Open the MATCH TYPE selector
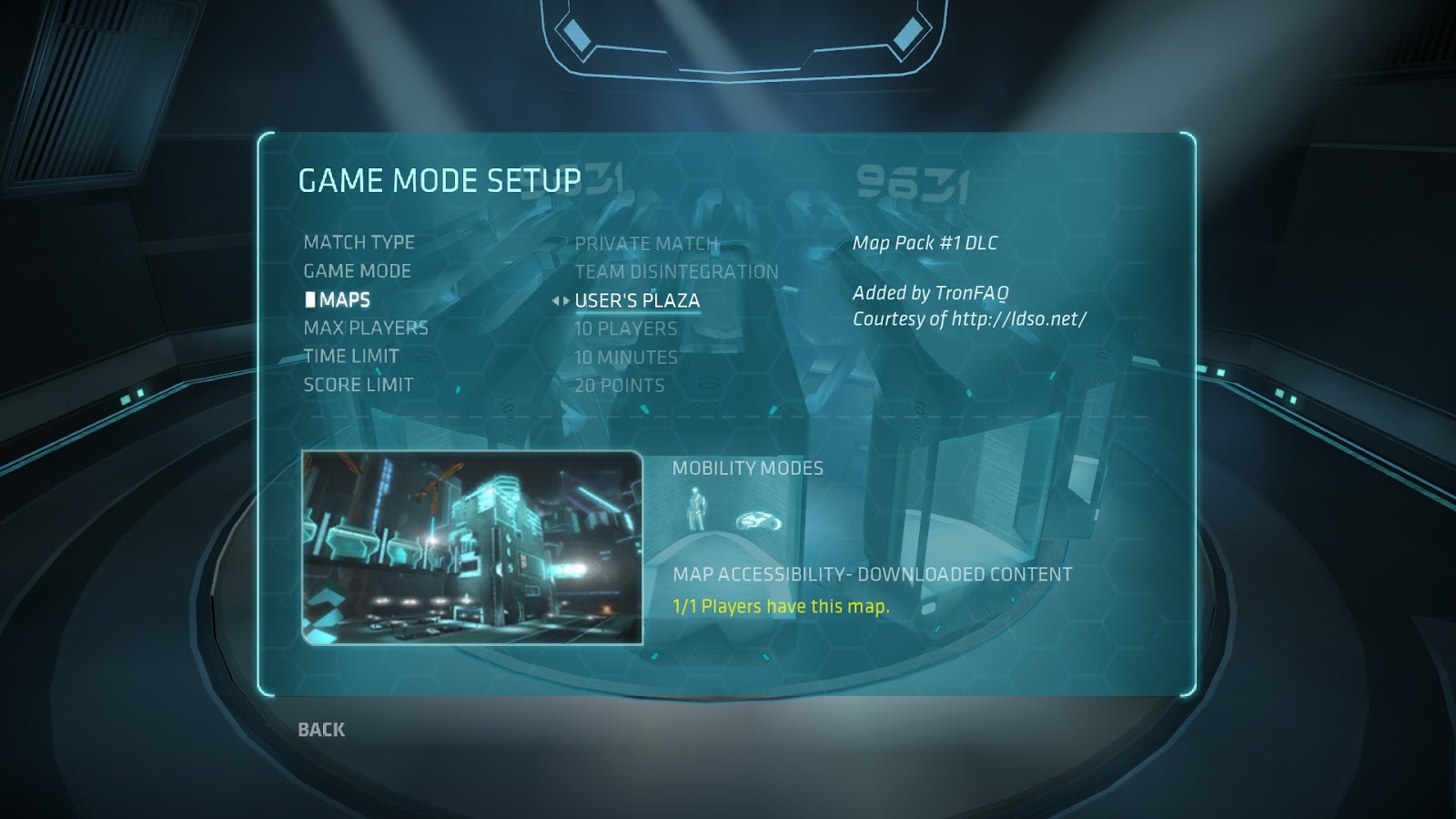The image size is (1456, 819). (x=359, y=243)
